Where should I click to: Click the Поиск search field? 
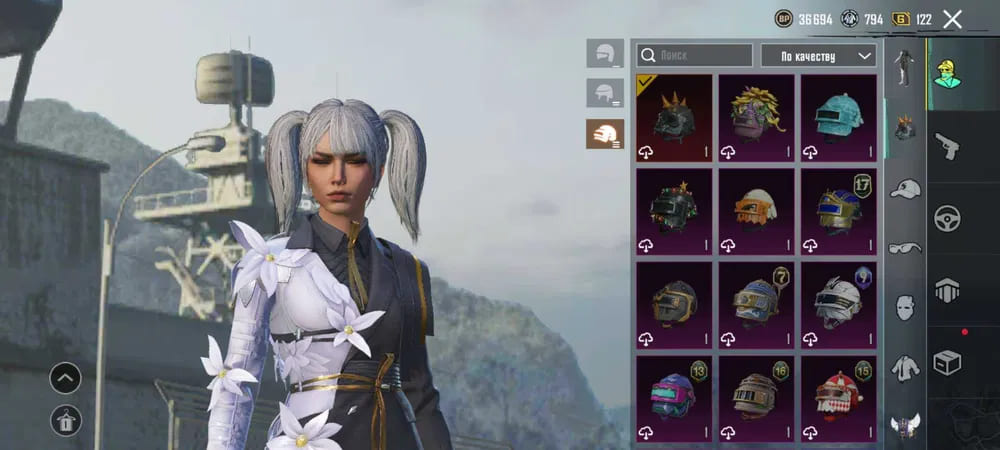pos(694,55)
